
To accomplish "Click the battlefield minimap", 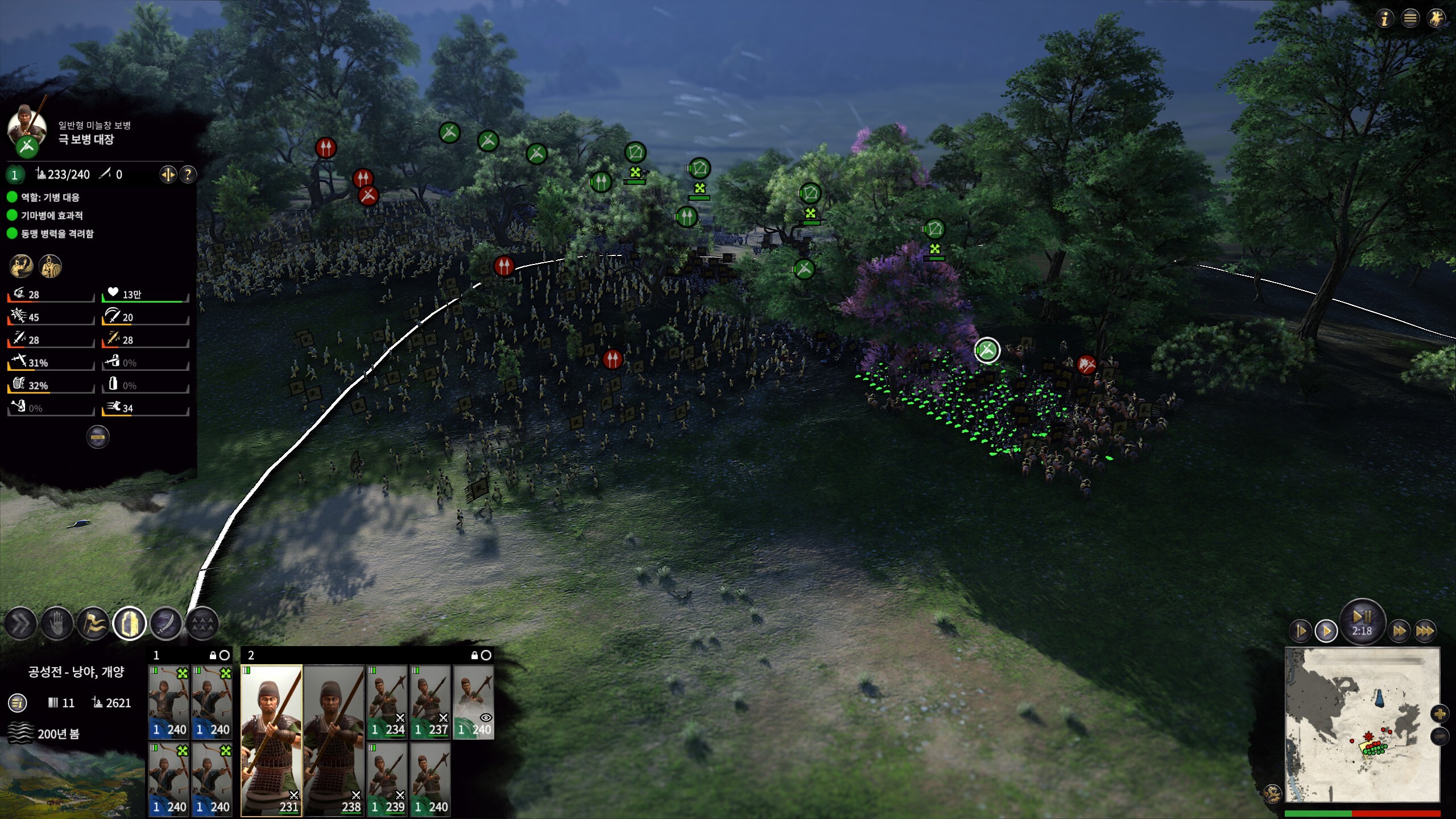I will [1362, 725].
